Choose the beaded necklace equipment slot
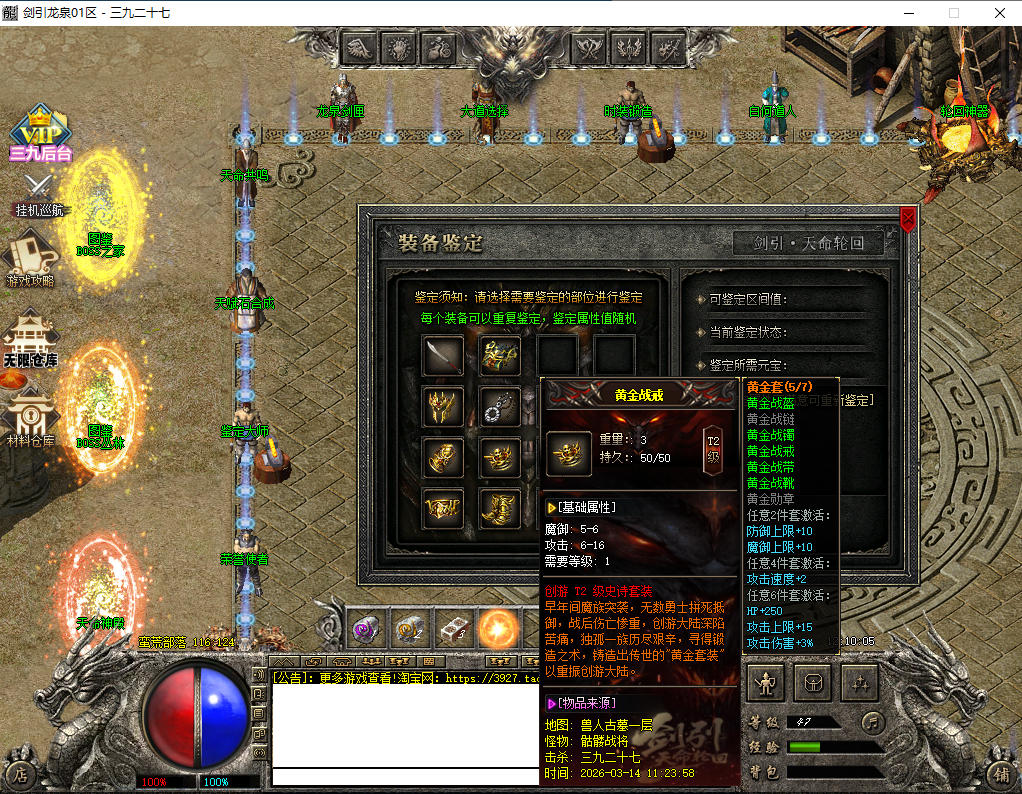Screen dimensions: 1022x794 coord(499,406)
